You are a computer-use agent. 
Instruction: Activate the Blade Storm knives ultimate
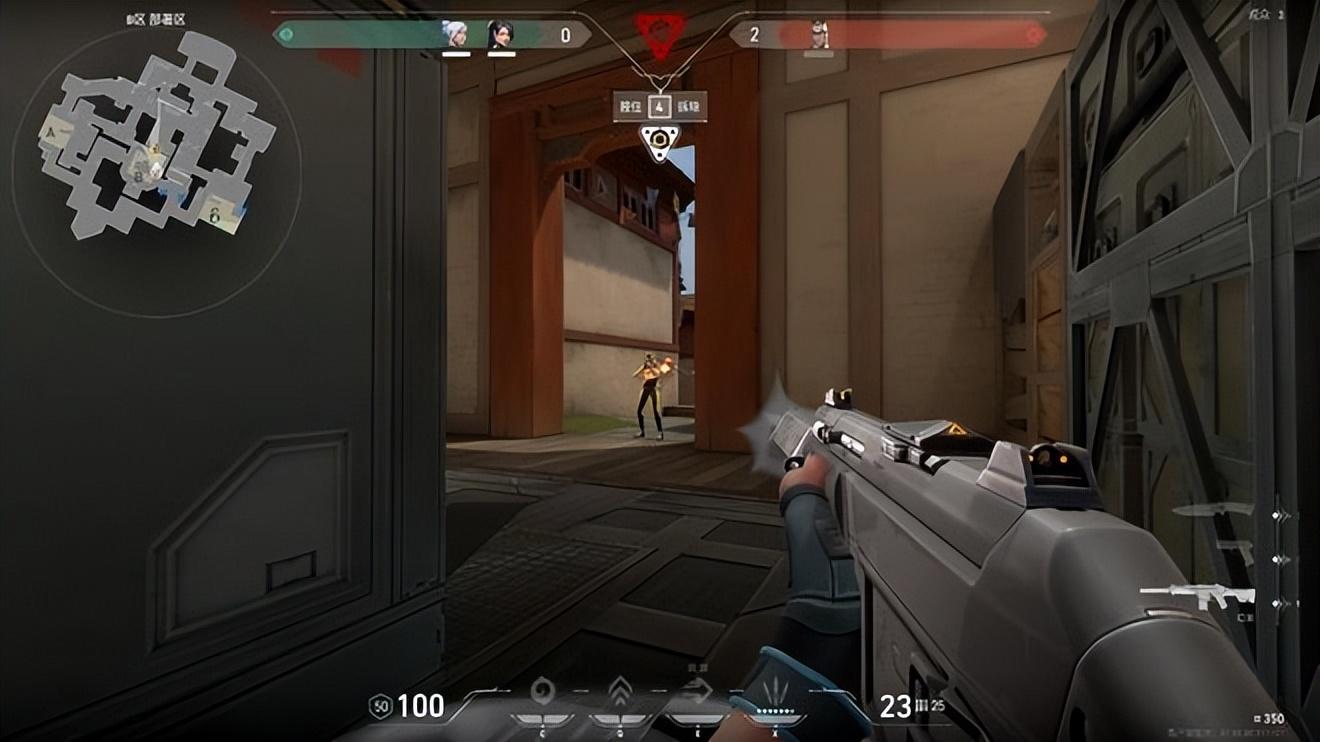(x=777, y=691)
